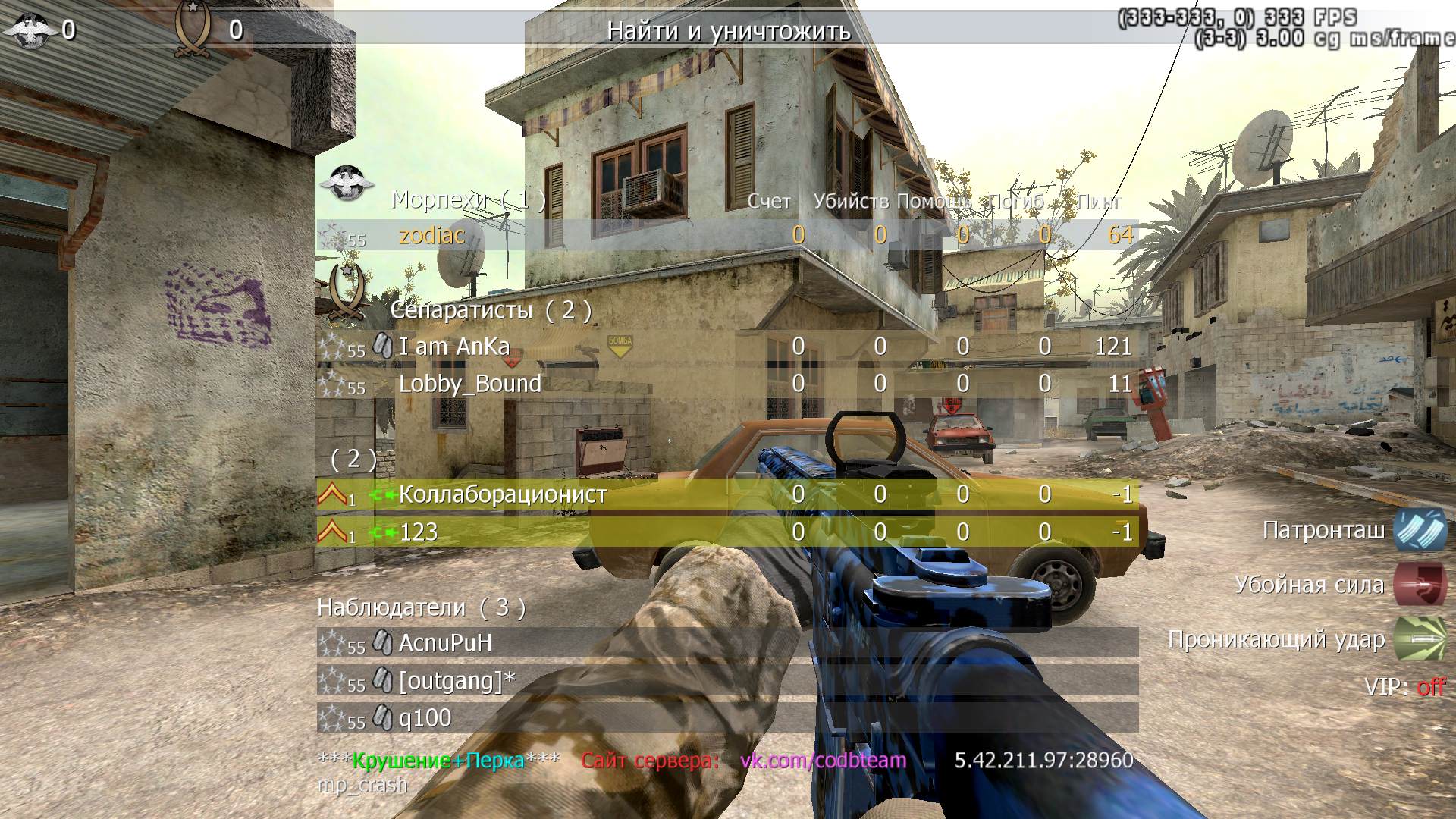Viewport: 1456px width, 819px height.
Task: Select the Убойная сила perk icon
Action: (1420, 585)
